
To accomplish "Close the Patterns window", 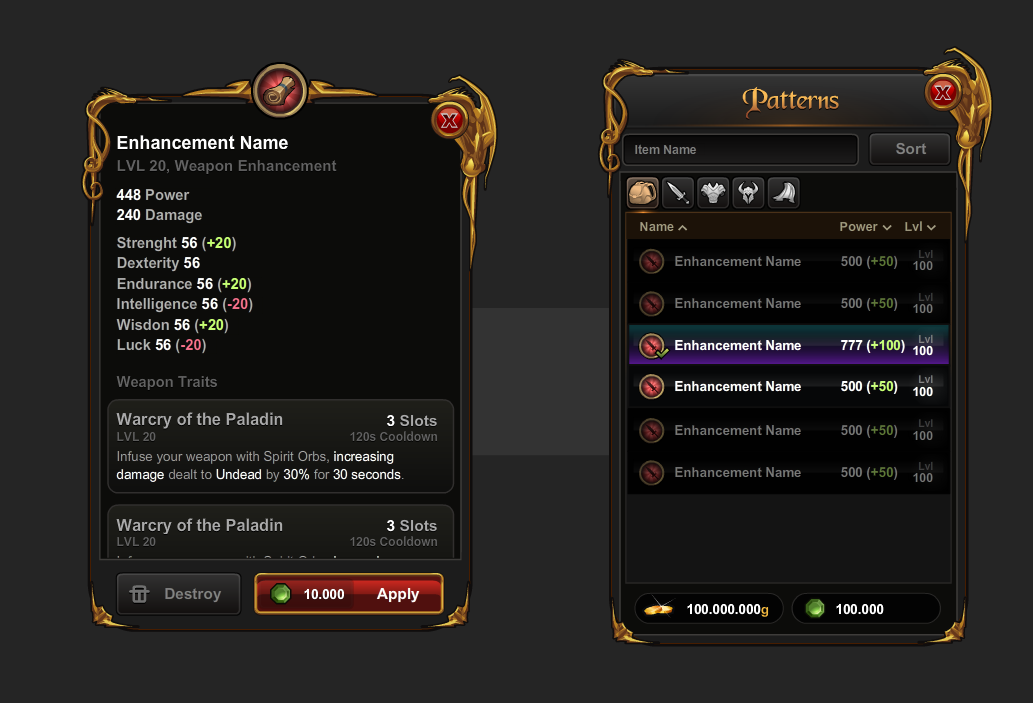I will coord(942,94).
